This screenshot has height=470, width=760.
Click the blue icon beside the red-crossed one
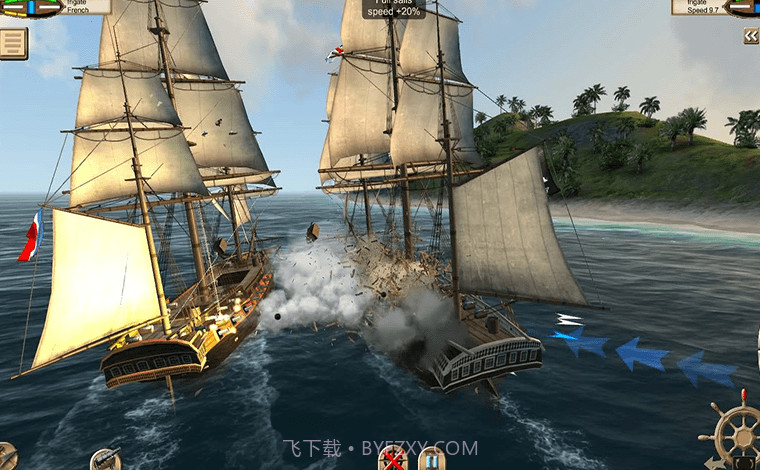(431, 459)
